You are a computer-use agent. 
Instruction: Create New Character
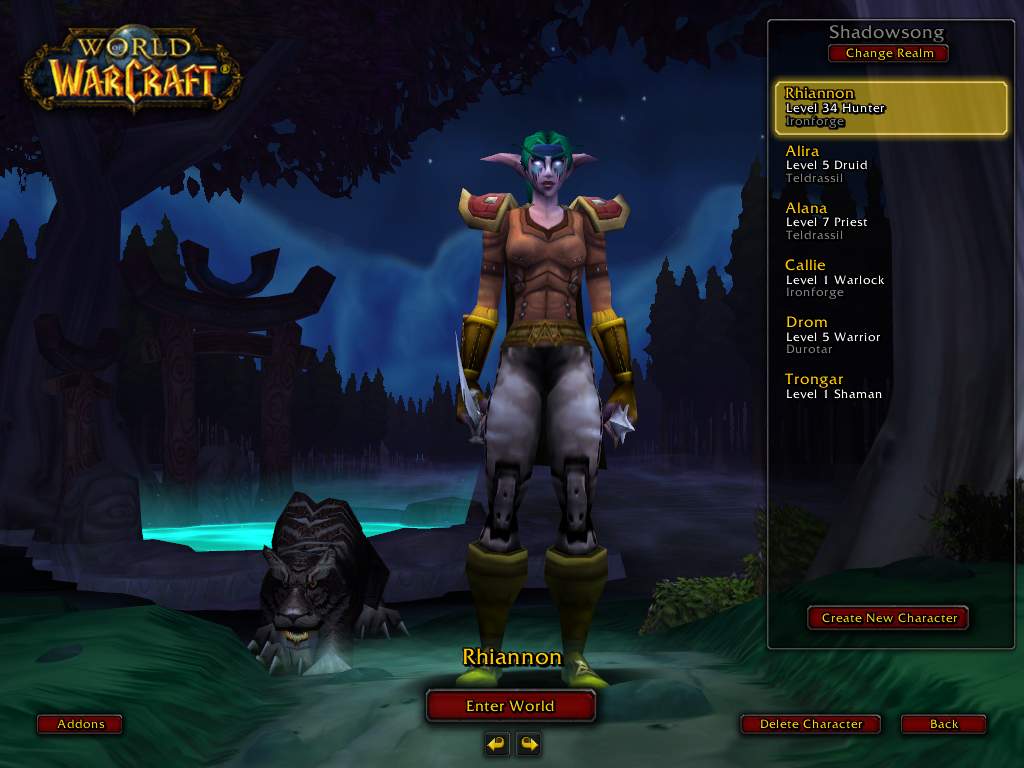click(x=889, y=618)
